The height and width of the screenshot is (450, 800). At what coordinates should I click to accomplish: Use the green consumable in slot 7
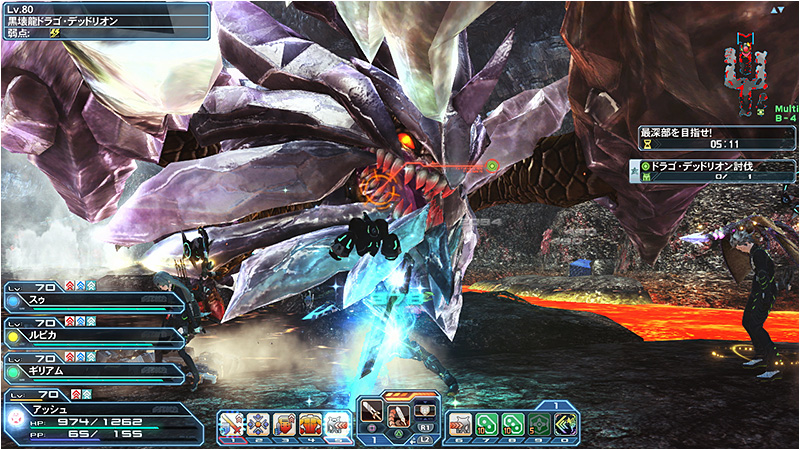[x=486, y=425]
